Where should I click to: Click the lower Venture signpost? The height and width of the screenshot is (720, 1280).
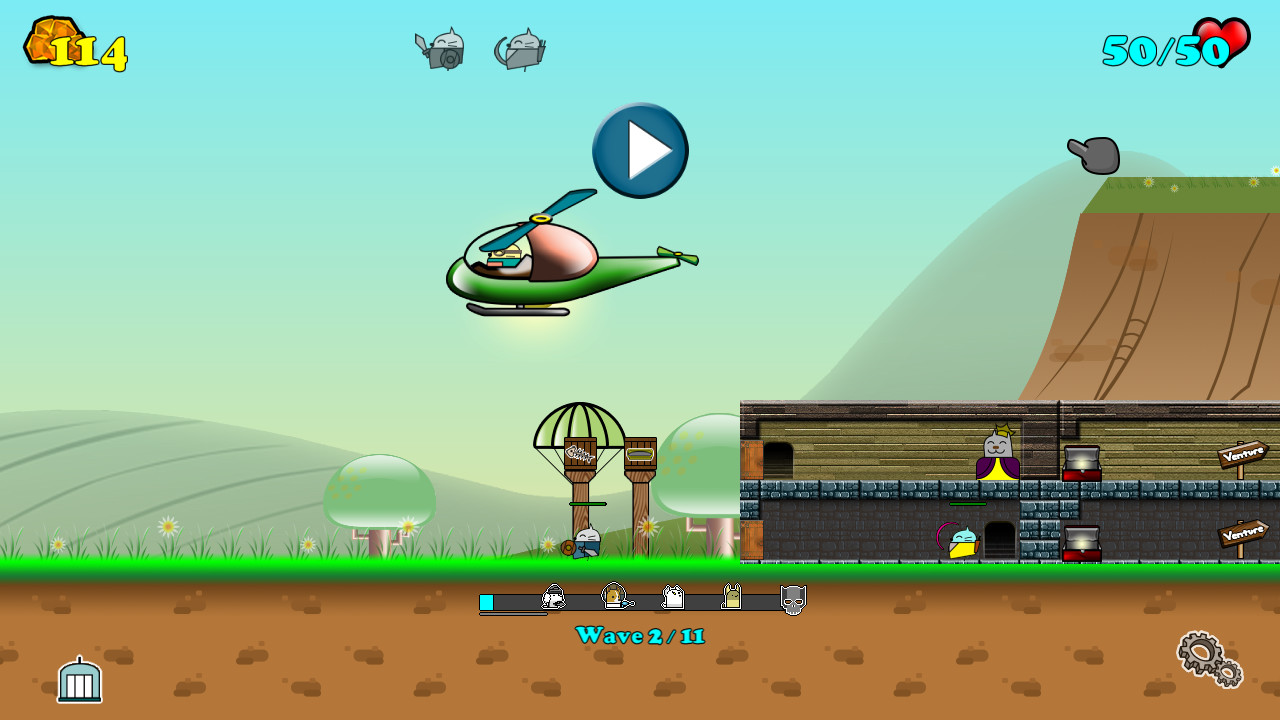pos(1241,535)
